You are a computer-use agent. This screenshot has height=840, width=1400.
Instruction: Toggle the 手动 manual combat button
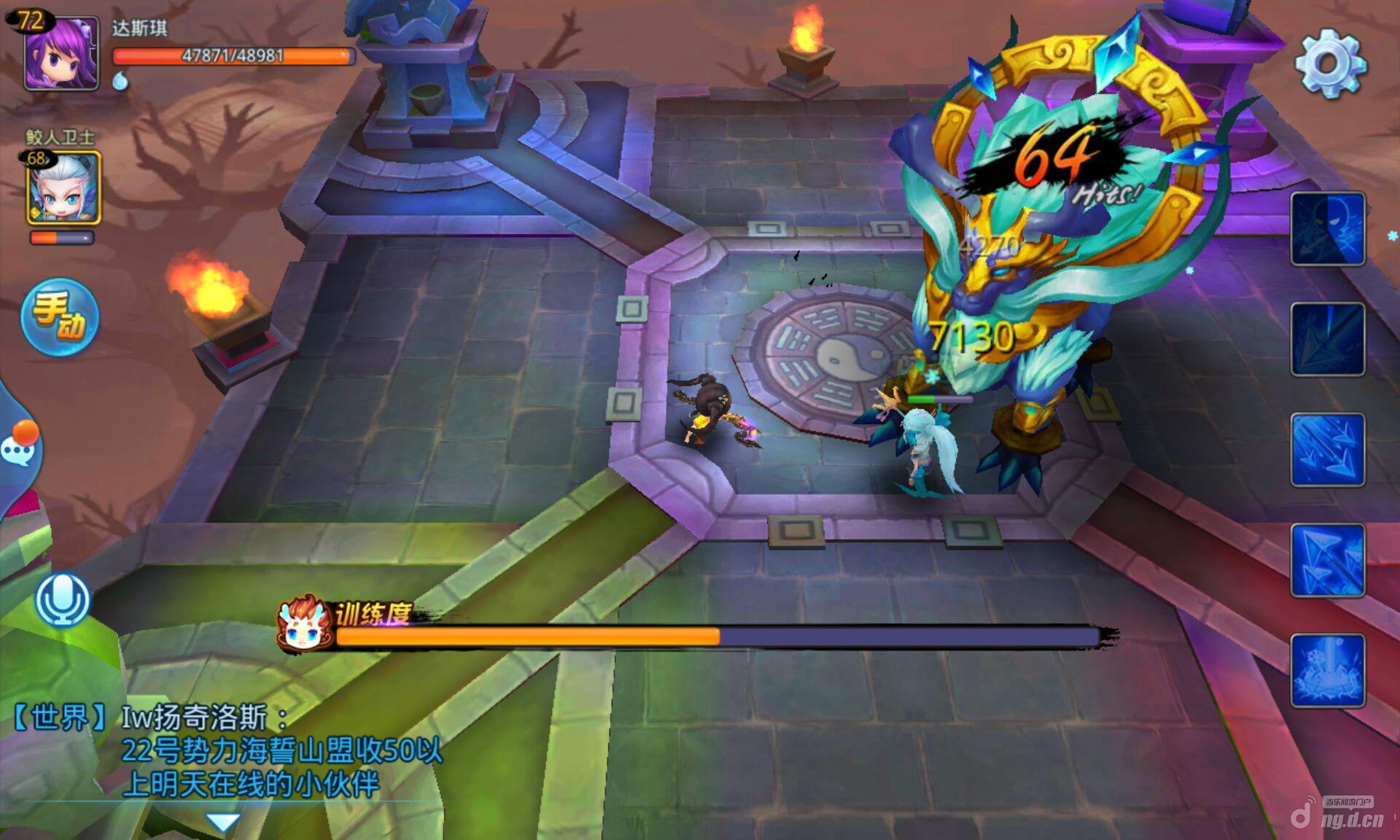pos(60,318)
